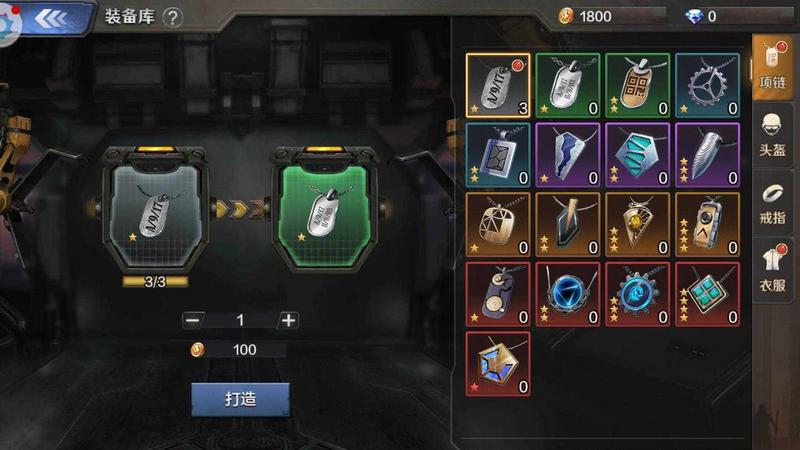Choose the green square gem pendant

pos(707,295)
